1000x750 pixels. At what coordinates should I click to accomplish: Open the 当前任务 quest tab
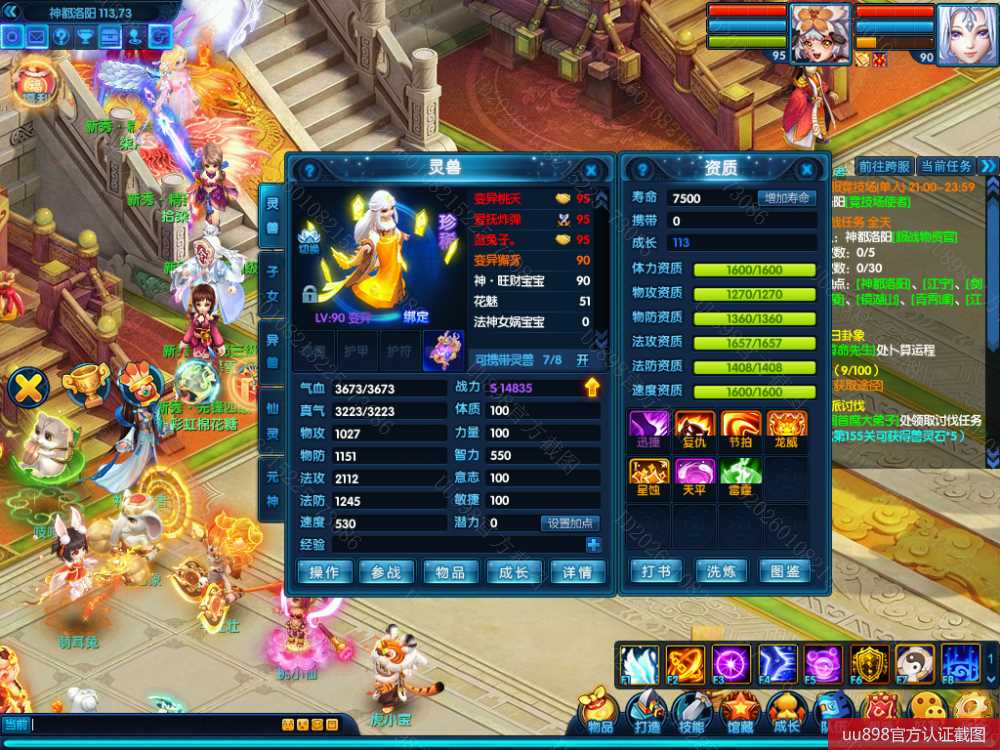945,166
